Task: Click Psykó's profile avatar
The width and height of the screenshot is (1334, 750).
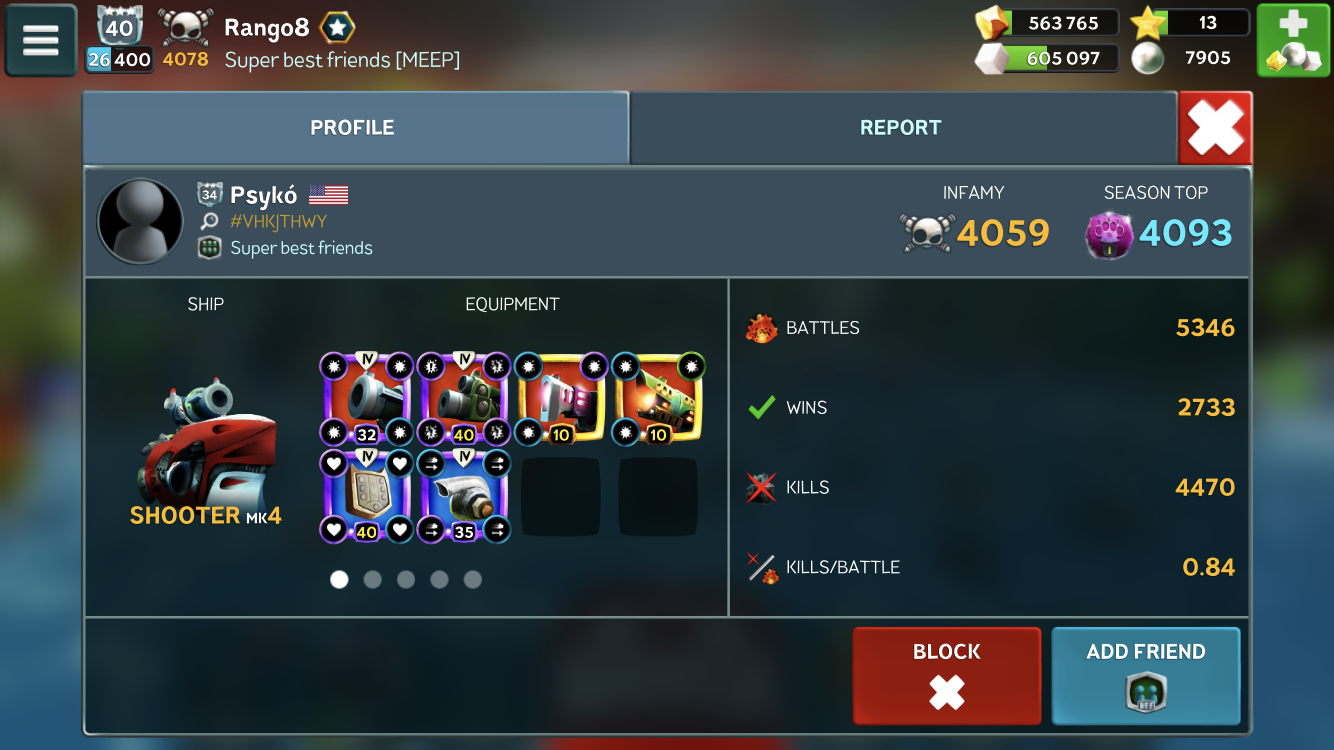Action: point(140,222)
